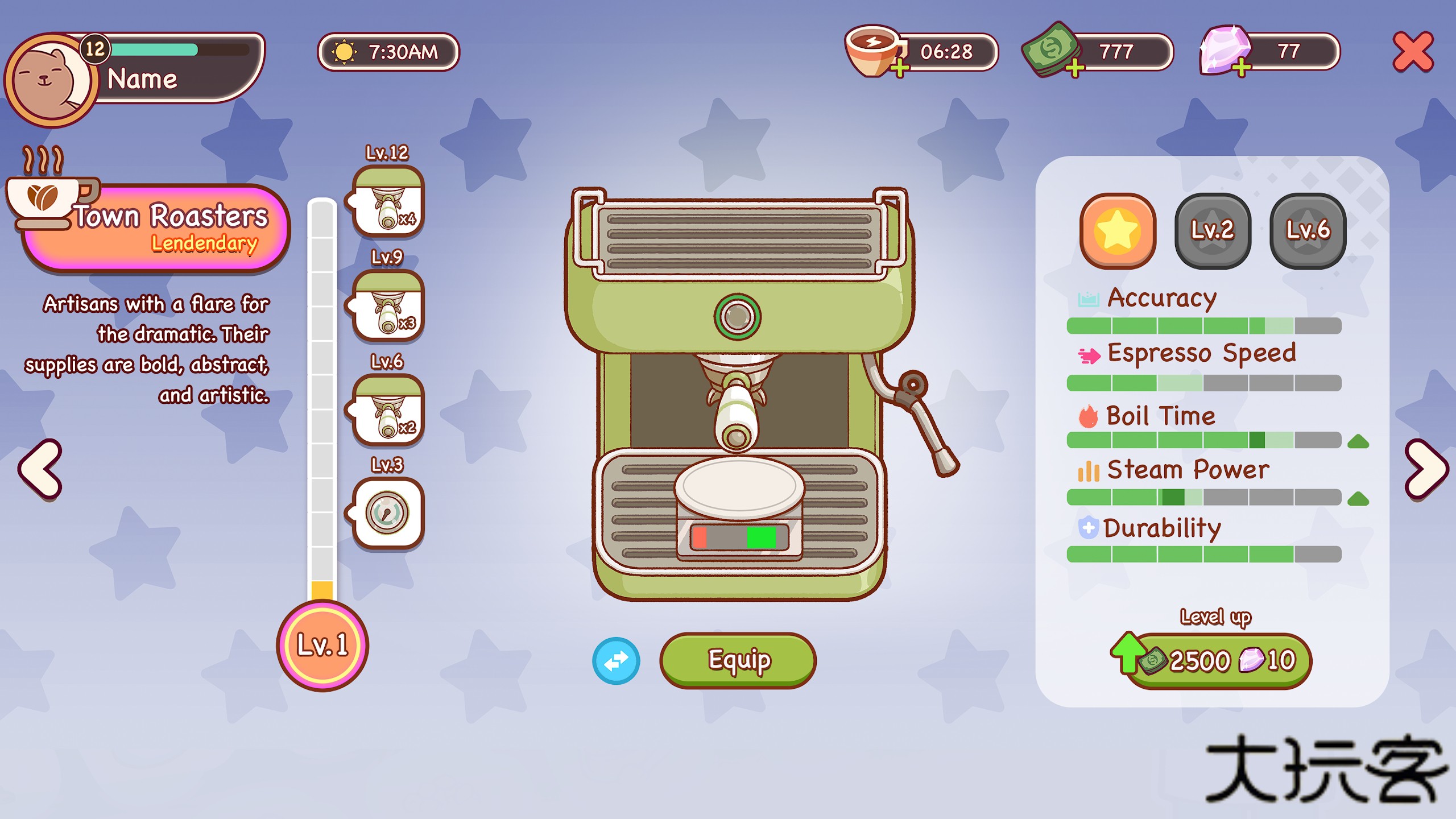
Task: View the Lv.3 pressure gauge reward
Action: pos(388,514)
